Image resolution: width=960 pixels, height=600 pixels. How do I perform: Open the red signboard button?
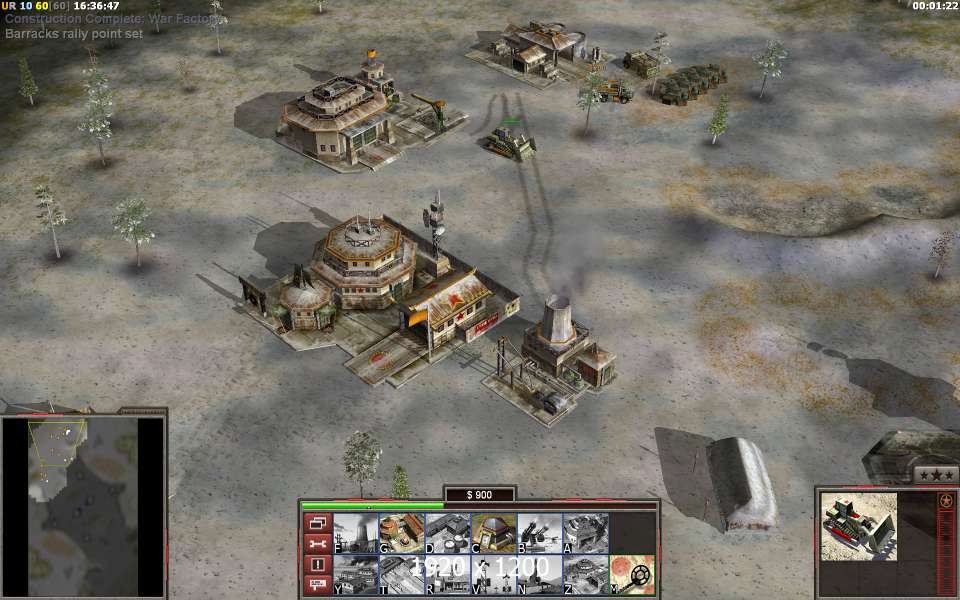[317, 585]
